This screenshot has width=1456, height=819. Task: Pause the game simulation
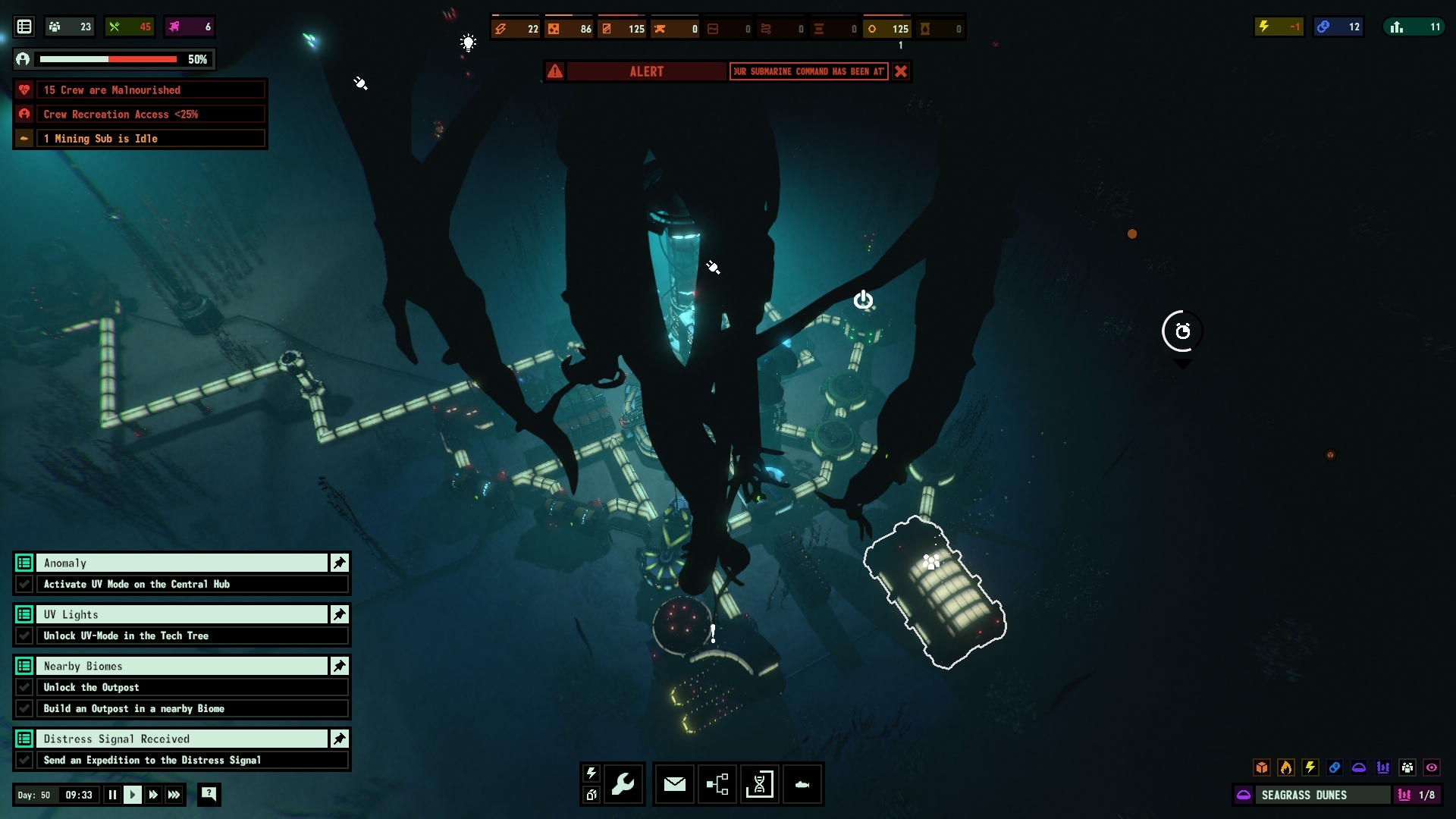(x=112, y=795)
